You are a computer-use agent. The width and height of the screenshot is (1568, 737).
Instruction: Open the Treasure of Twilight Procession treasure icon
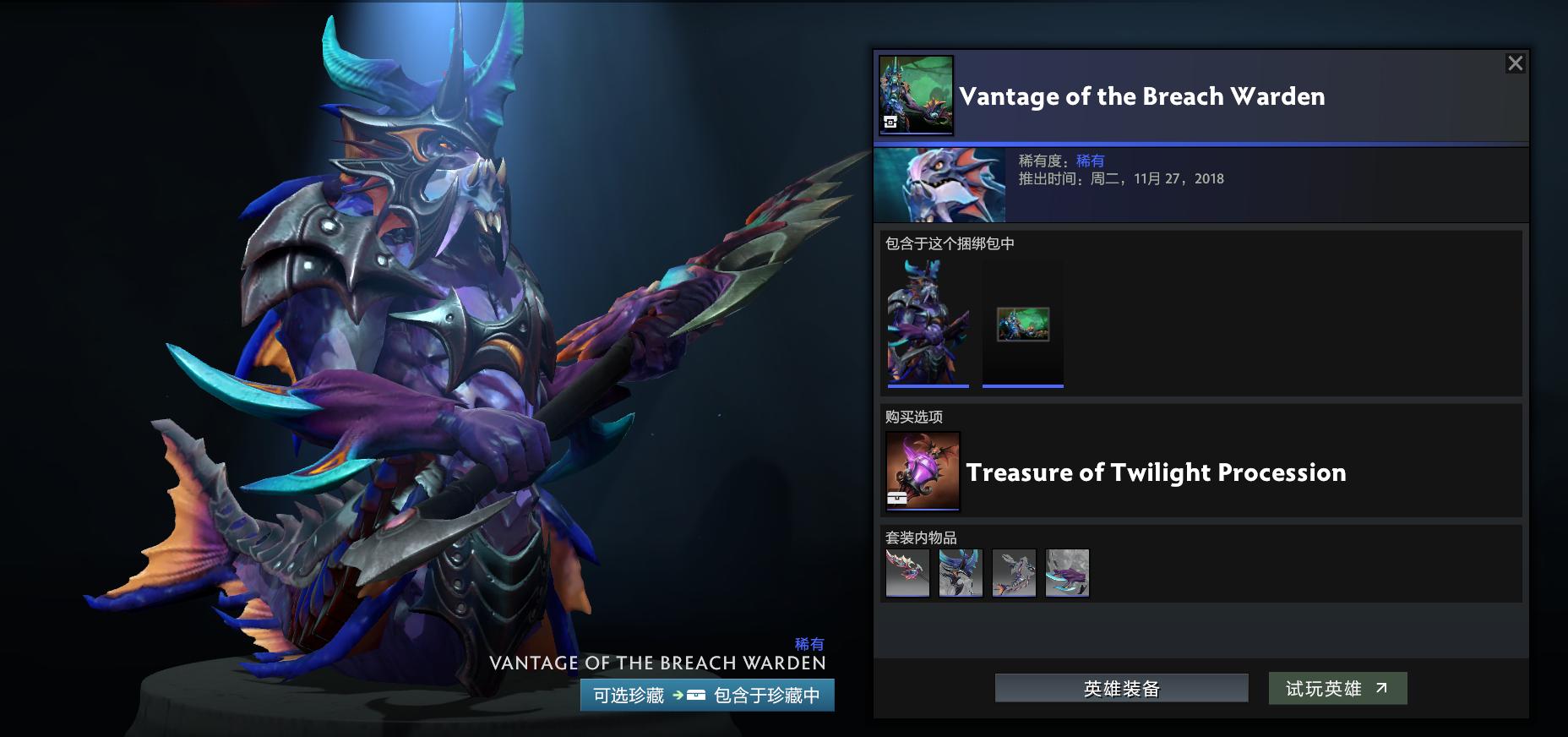click(x=921, y=471)
